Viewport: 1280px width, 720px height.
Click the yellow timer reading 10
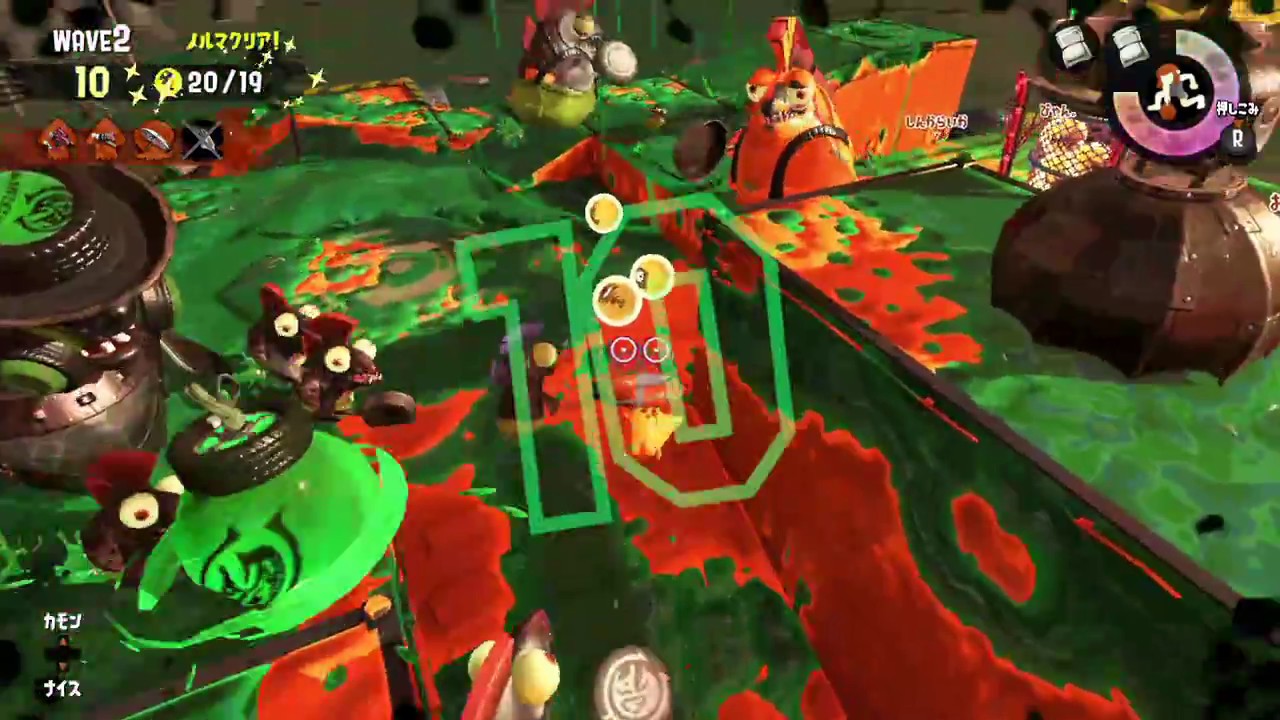click(91, 84)
